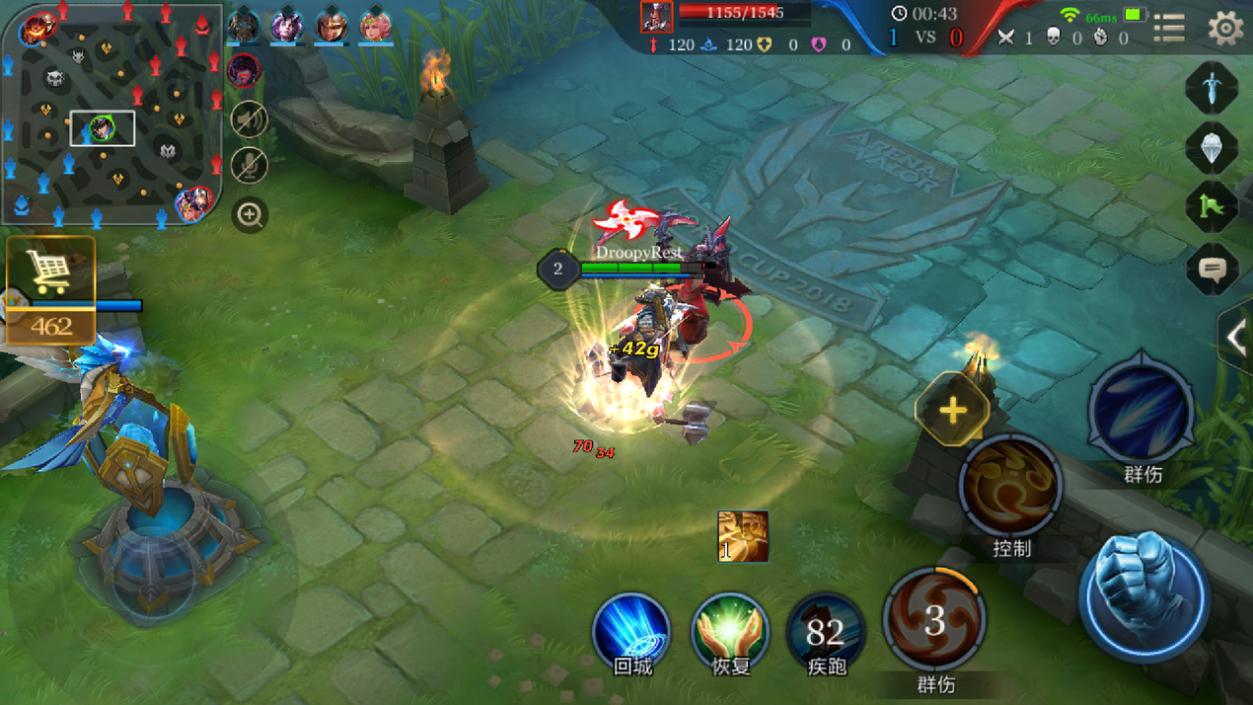Open the chat bubble quick messages
This screenshot has height=705, width=1253.
[1212, 268]
